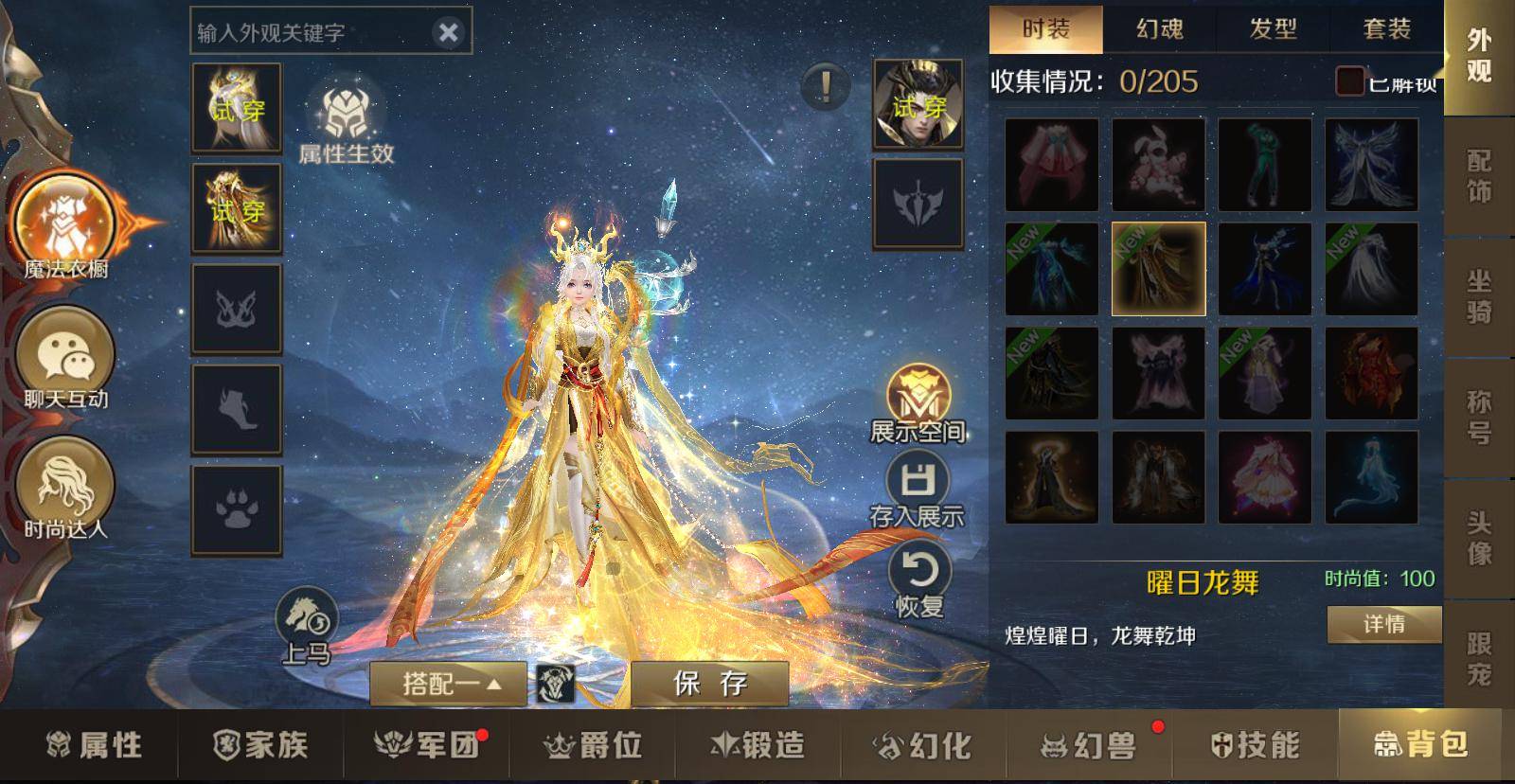View 详情 details for 曜日龙舞
The width and height of the screenshot is (1515, 784).
(1383, 624)
